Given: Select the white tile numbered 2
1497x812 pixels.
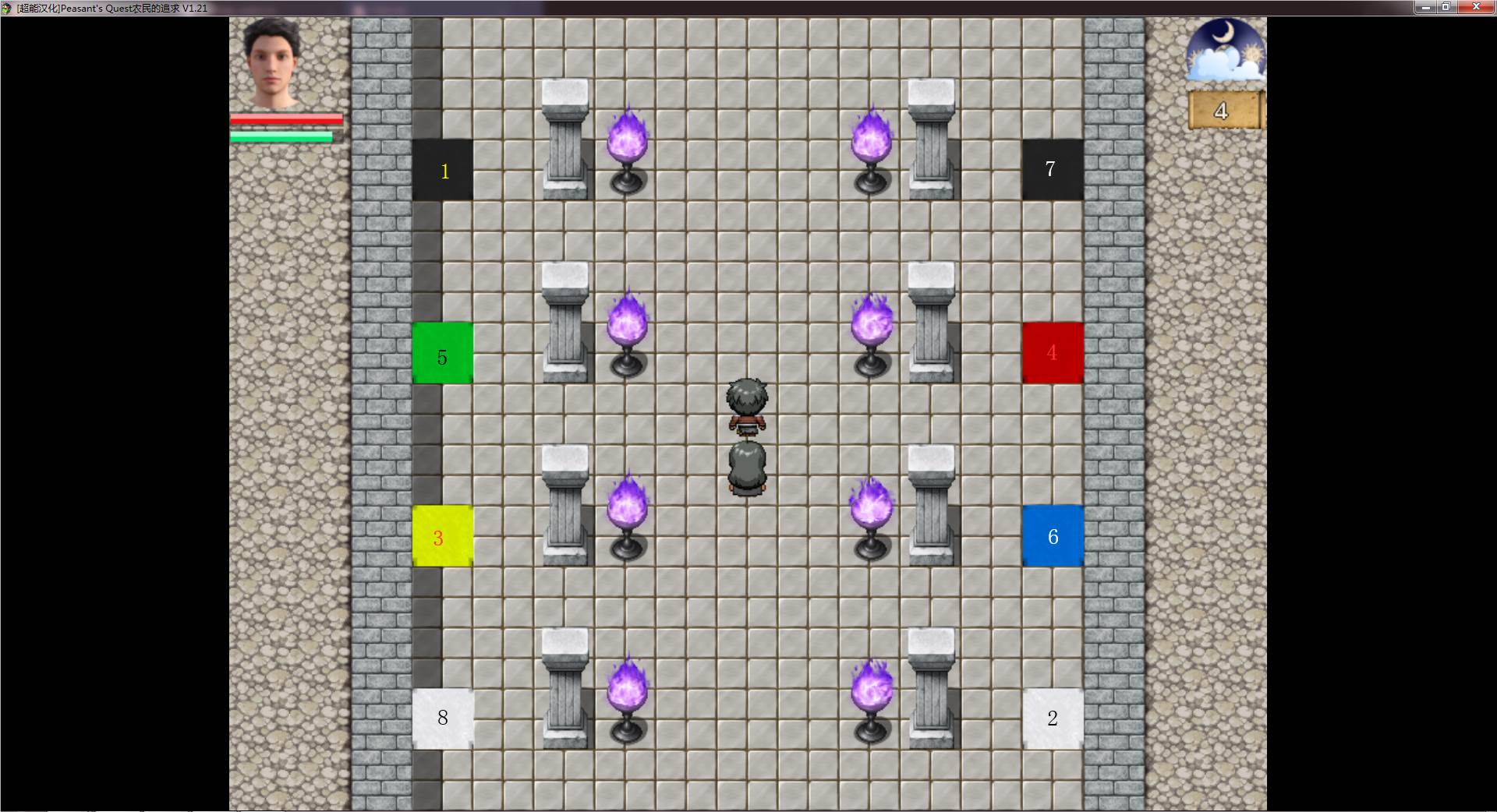Looking at the screenshot, I should [1052, 718].
